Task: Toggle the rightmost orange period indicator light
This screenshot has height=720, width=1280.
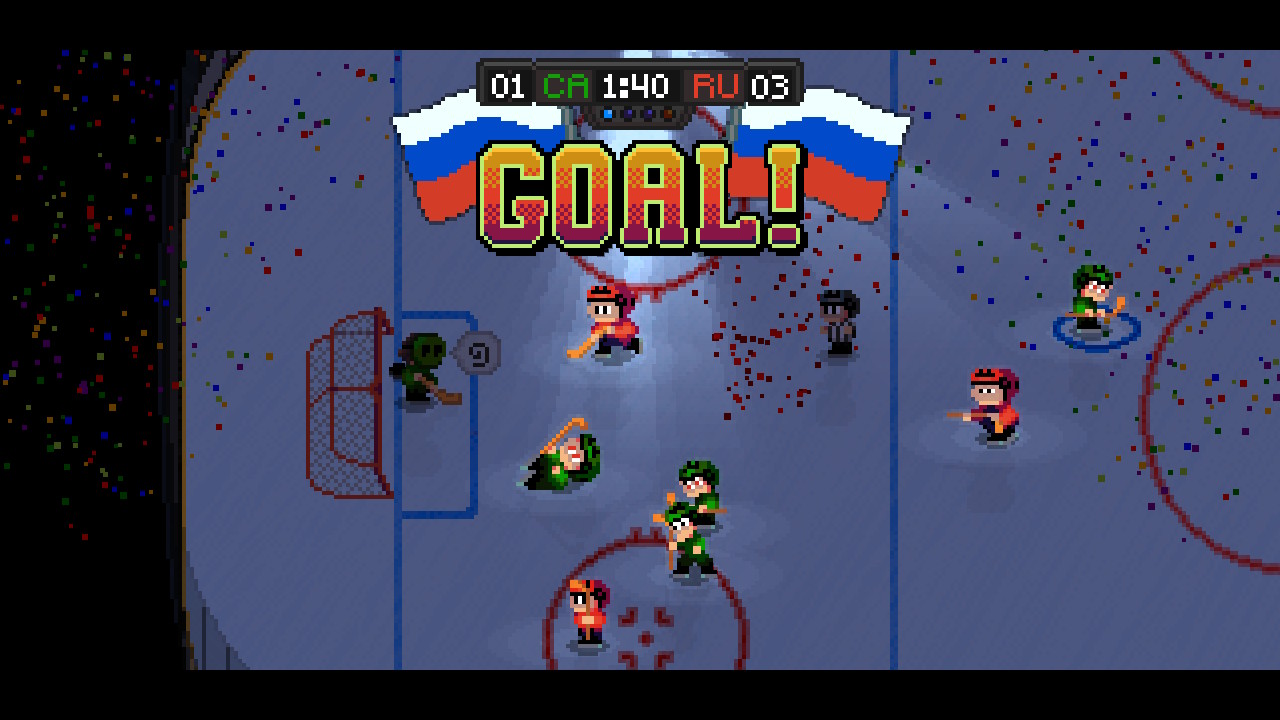Action: click(x=668, y=113)
